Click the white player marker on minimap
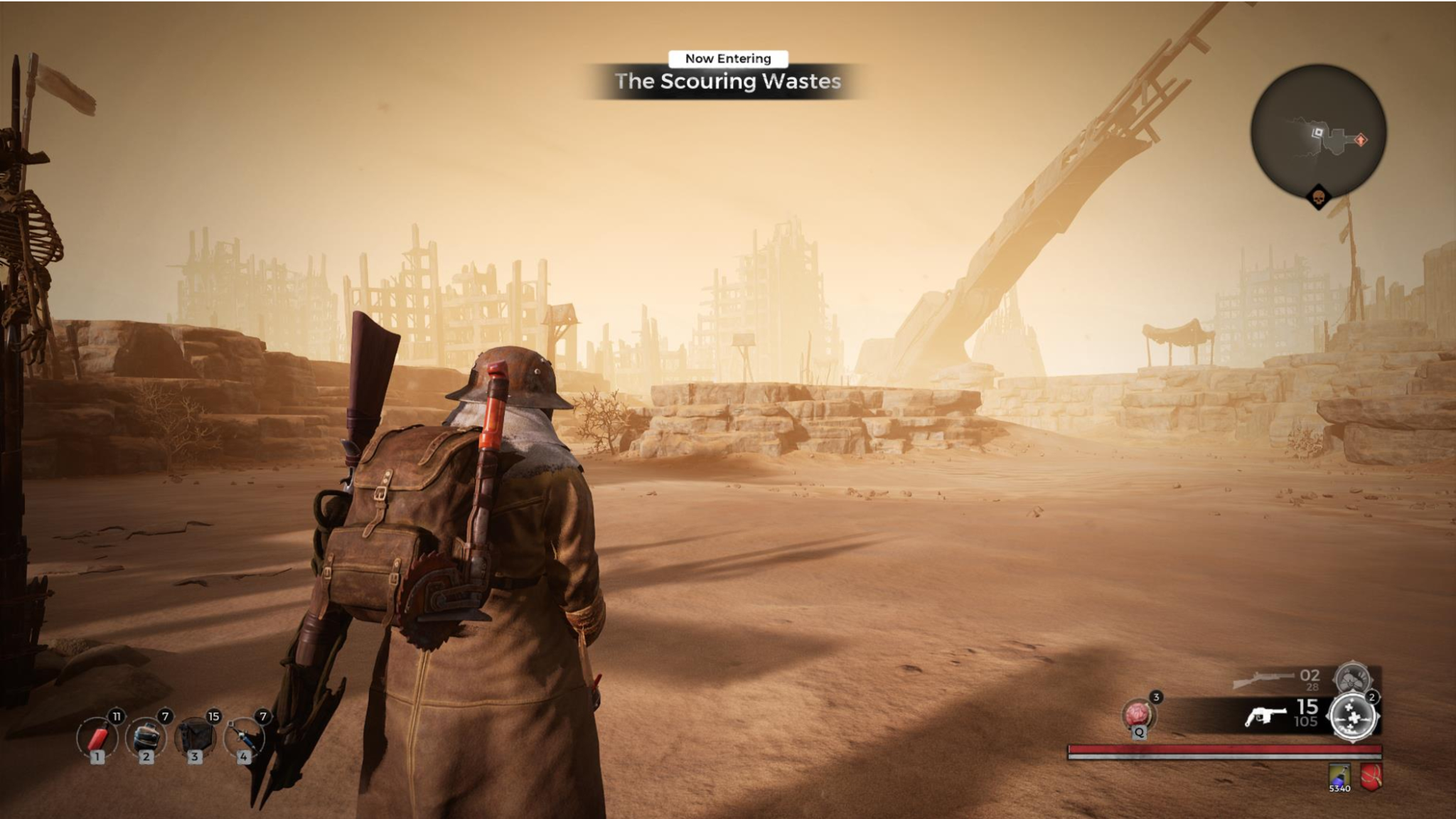The image size is (1456, 819). (1317, 132)
